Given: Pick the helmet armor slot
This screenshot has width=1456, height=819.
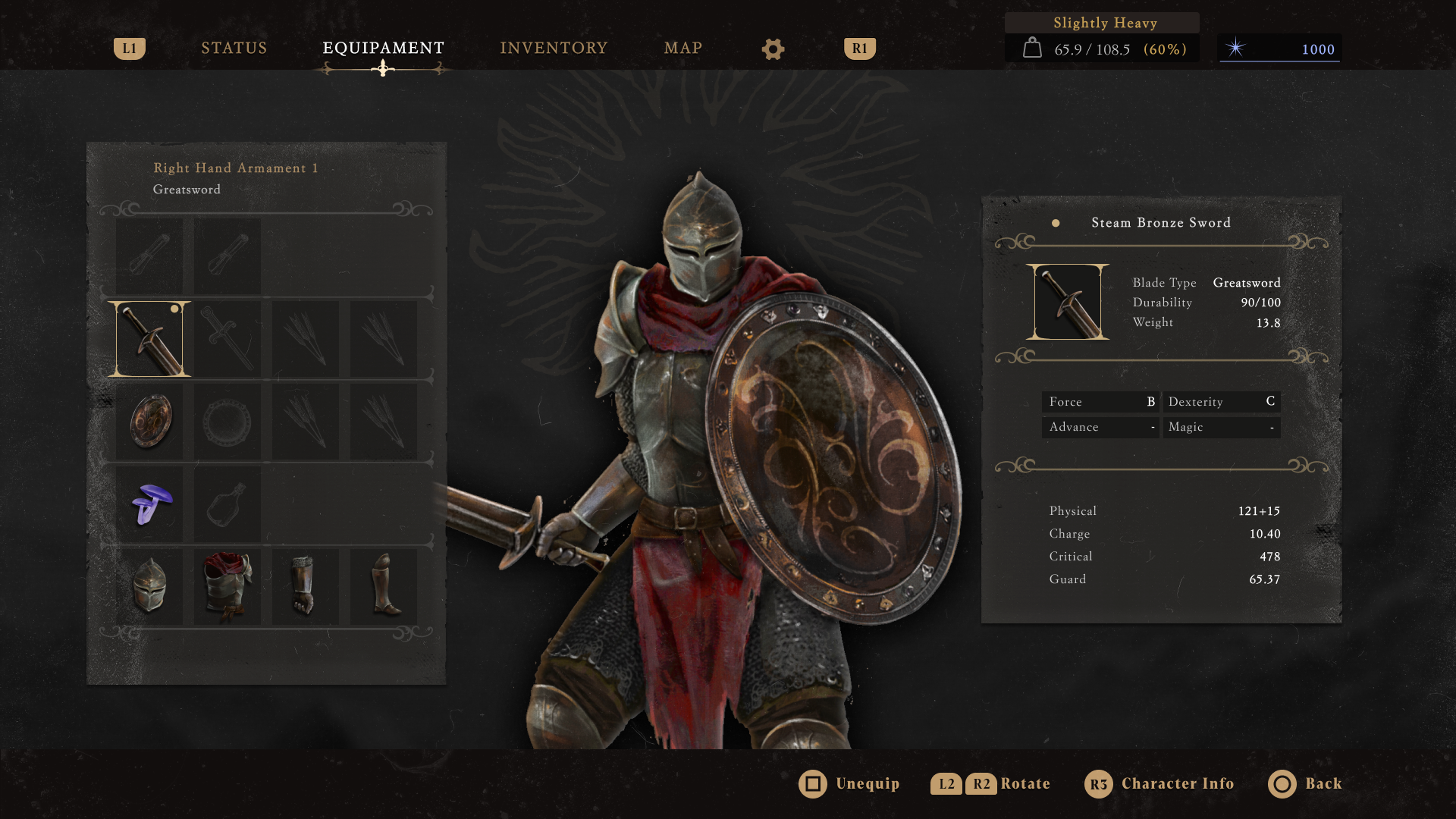Looking at the screenshot, I should 149,586.
